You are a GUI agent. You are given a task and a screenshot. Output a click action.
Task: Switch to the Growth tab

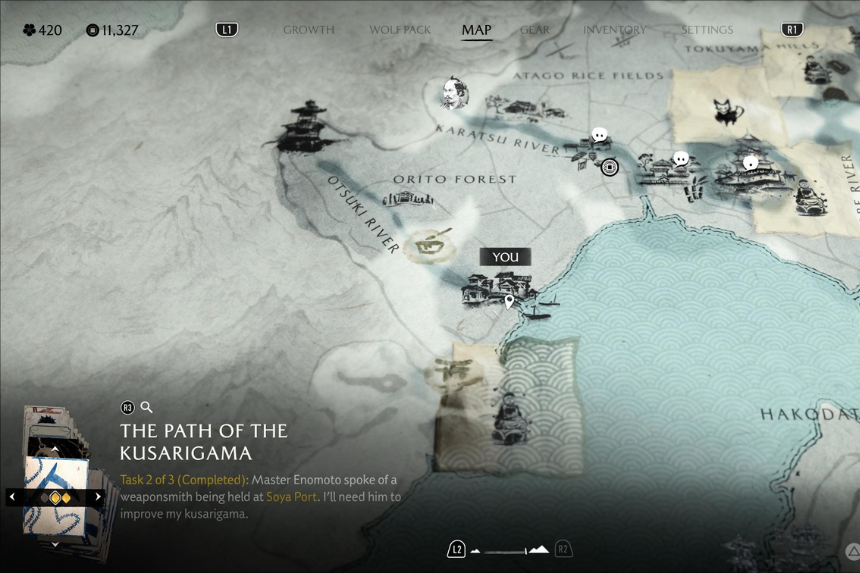point(308,30)
